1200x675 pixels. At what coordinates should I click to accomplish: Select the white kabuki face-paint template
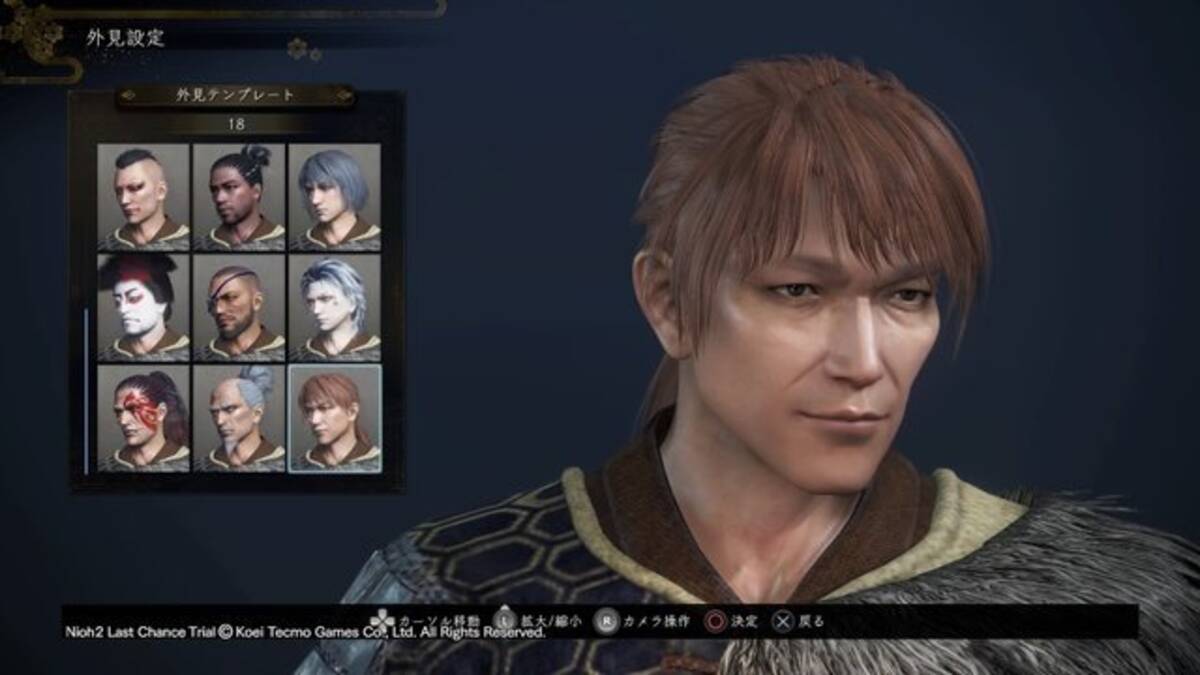click(143, 307)
